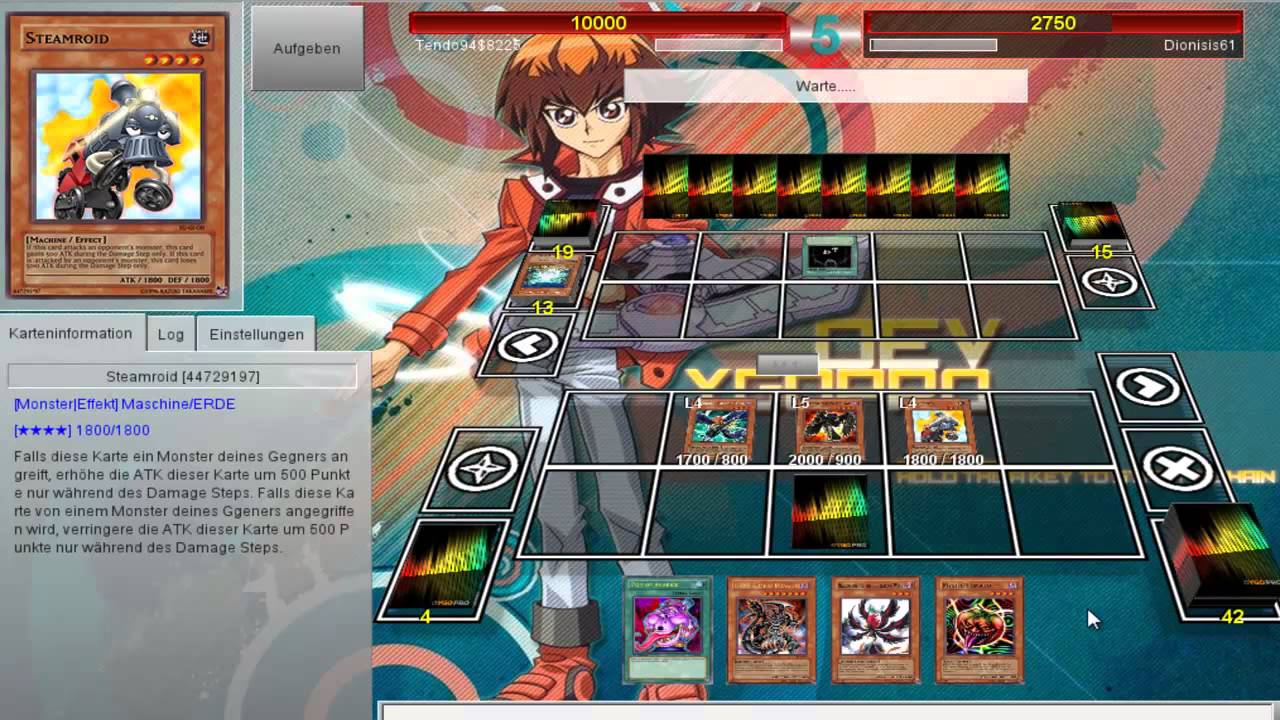The height and width of the screenshot is (720, 1280).
Task: Open the Einstellungen tab
Action: [x=256, y=334]
